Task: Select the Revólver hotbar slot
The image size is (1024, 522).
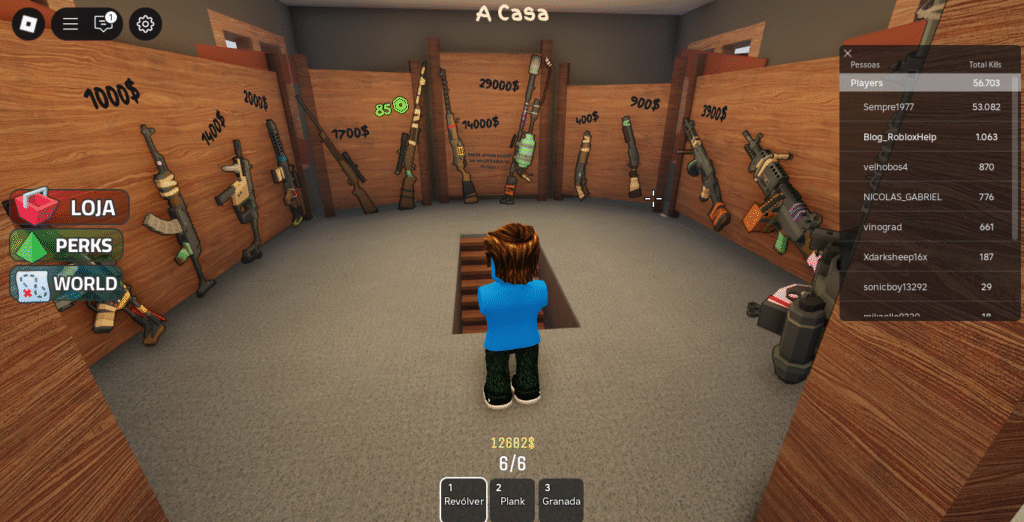Action: (464, 498)
